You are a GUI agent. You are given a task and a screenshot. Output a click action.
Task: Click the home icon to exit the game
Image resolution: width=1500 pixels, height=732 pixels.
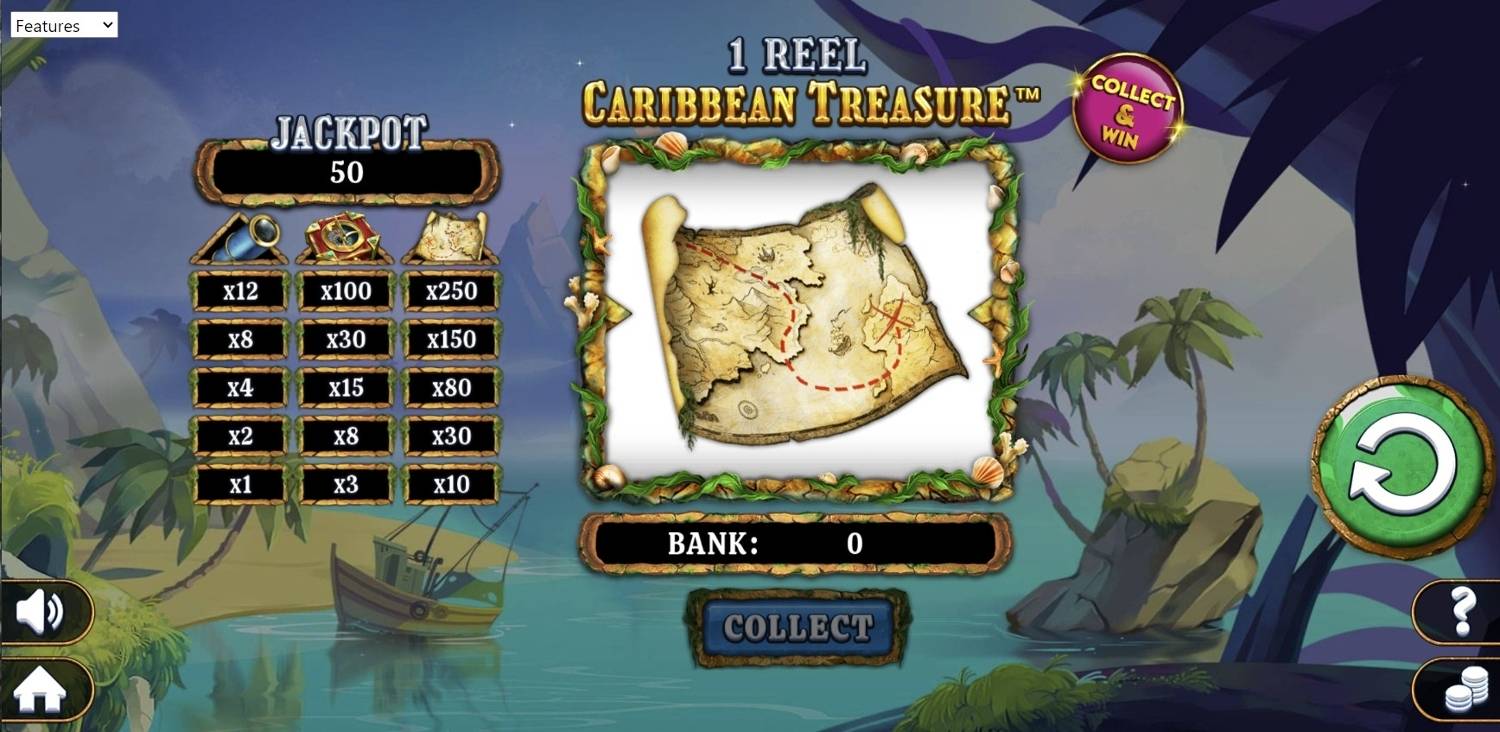click(39, 689)
